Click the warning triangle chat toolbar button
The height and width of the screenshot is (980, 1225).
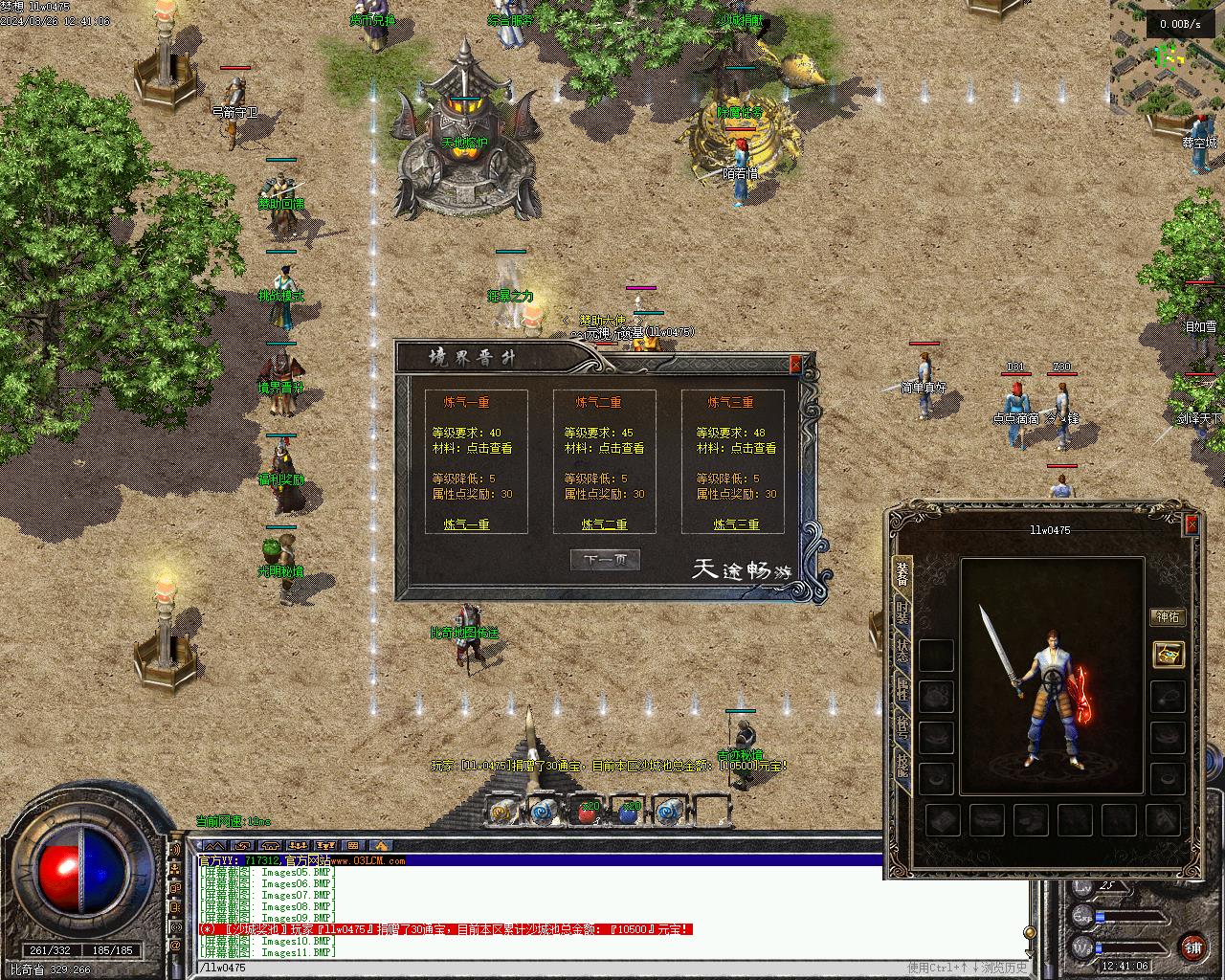click(380, 846)
